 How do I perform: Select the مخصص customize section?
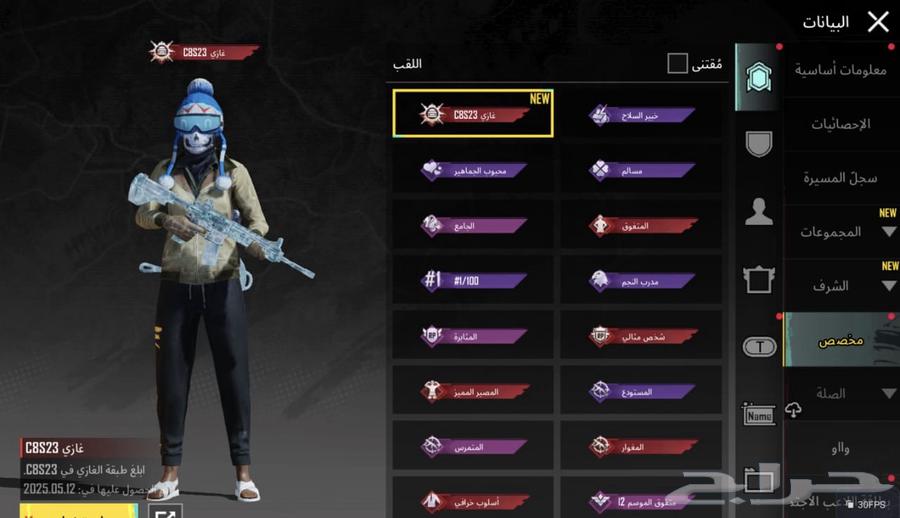840,340
